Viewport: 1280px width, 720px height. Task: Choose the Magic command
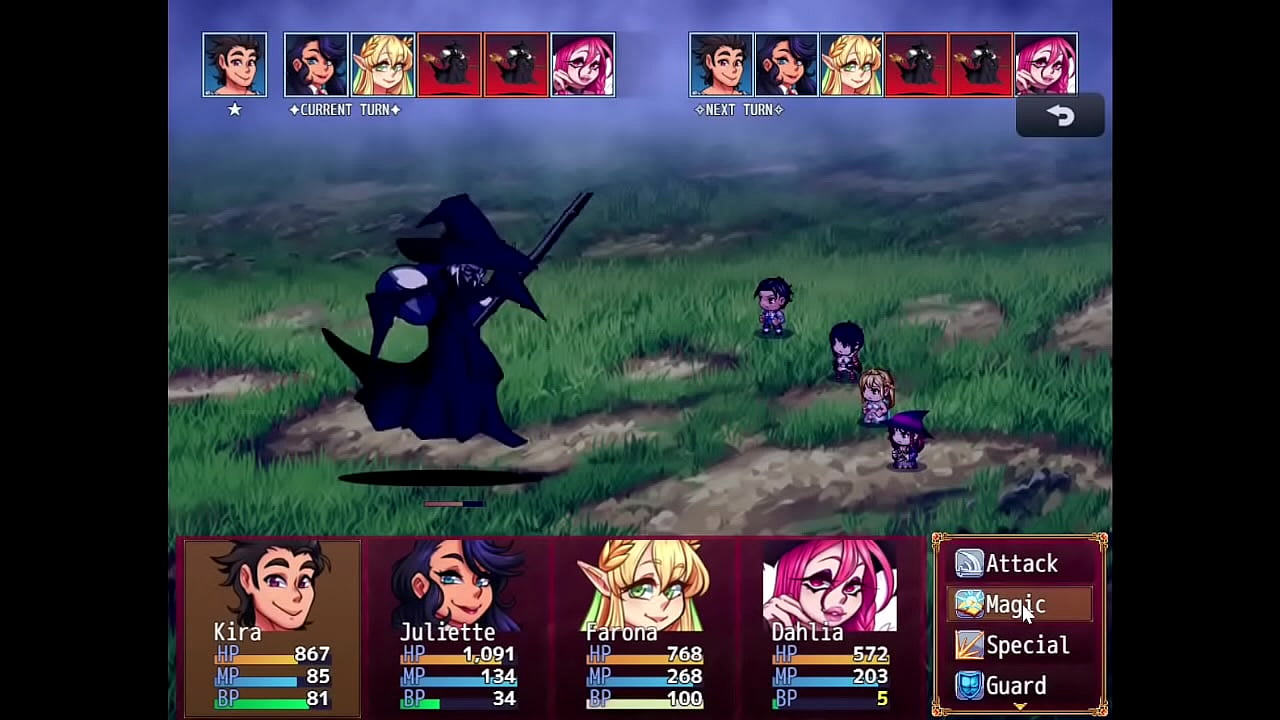(x=1016, y=604)
